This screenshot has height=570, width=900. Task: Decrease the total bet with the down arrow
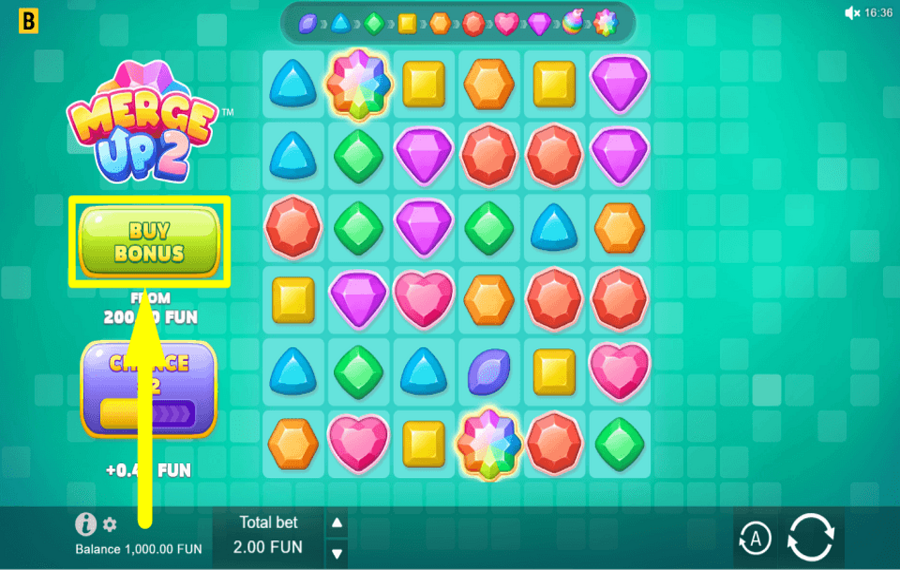click(337, 552)
